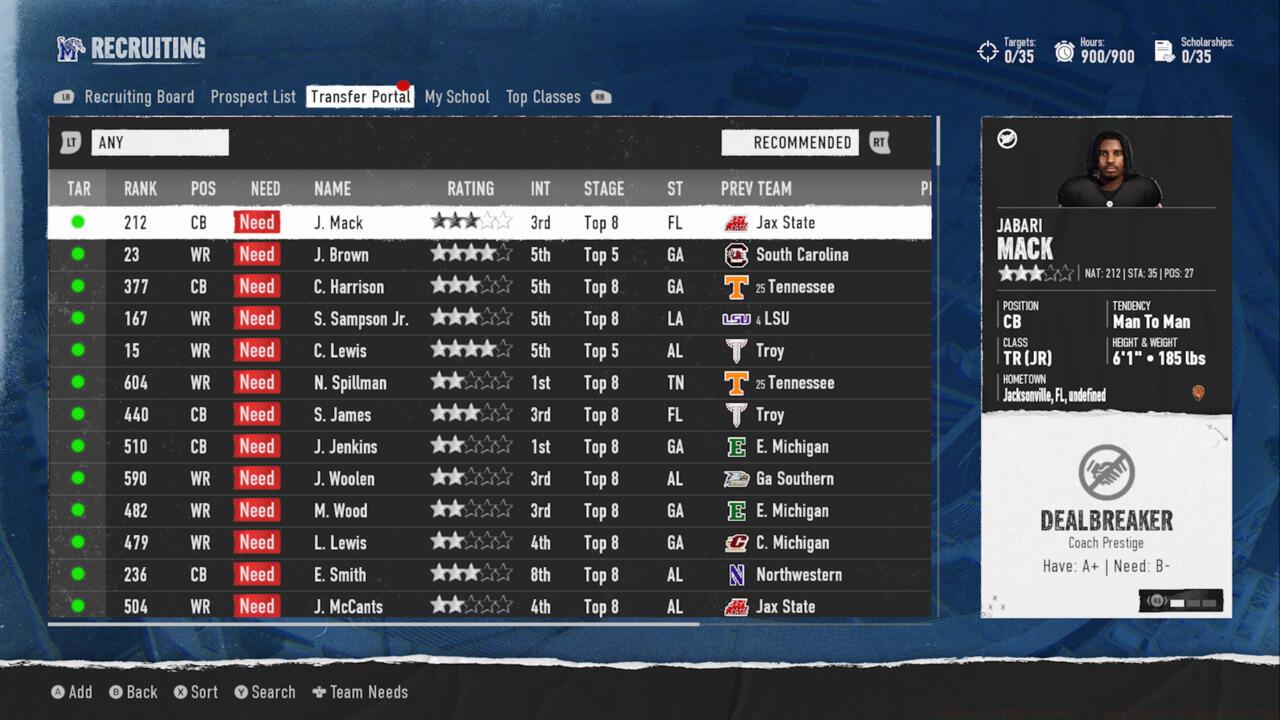Click the RT bumper next to RECOMMENDED

(879, 142)
